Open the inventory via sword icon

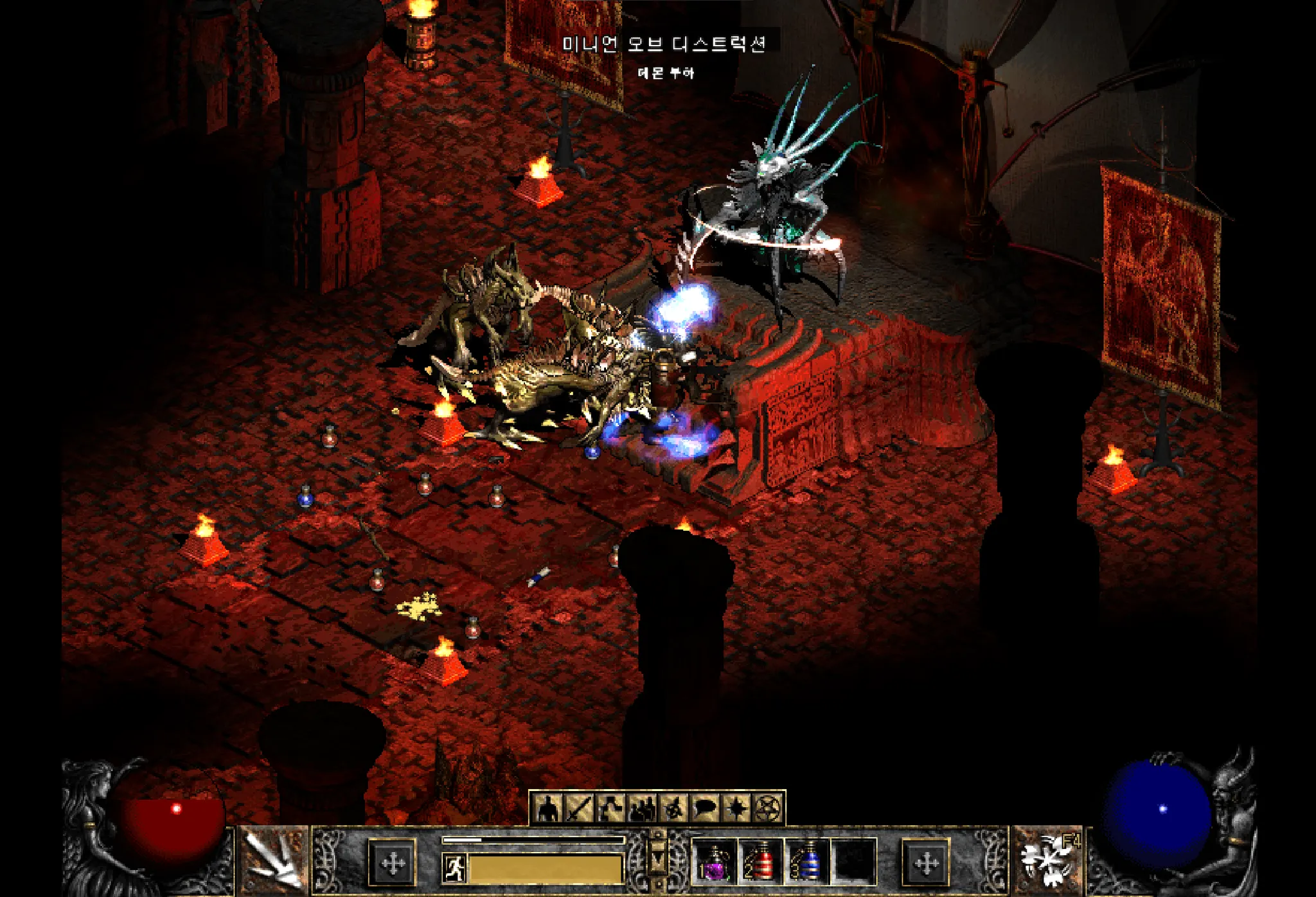578,808
